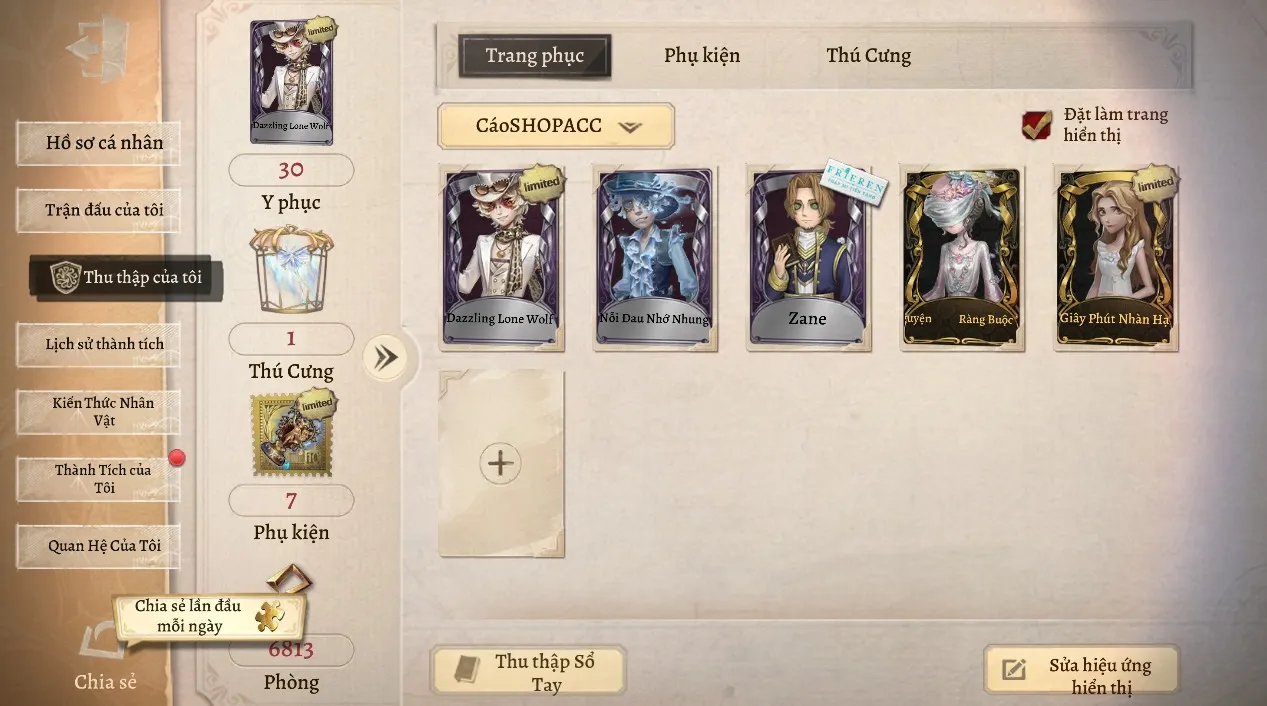Viewport: 1267px width, 706px height.
Task: Pick the Giây Phút Nhàn Hạ costume card
Action: (x=1116, y=258)
